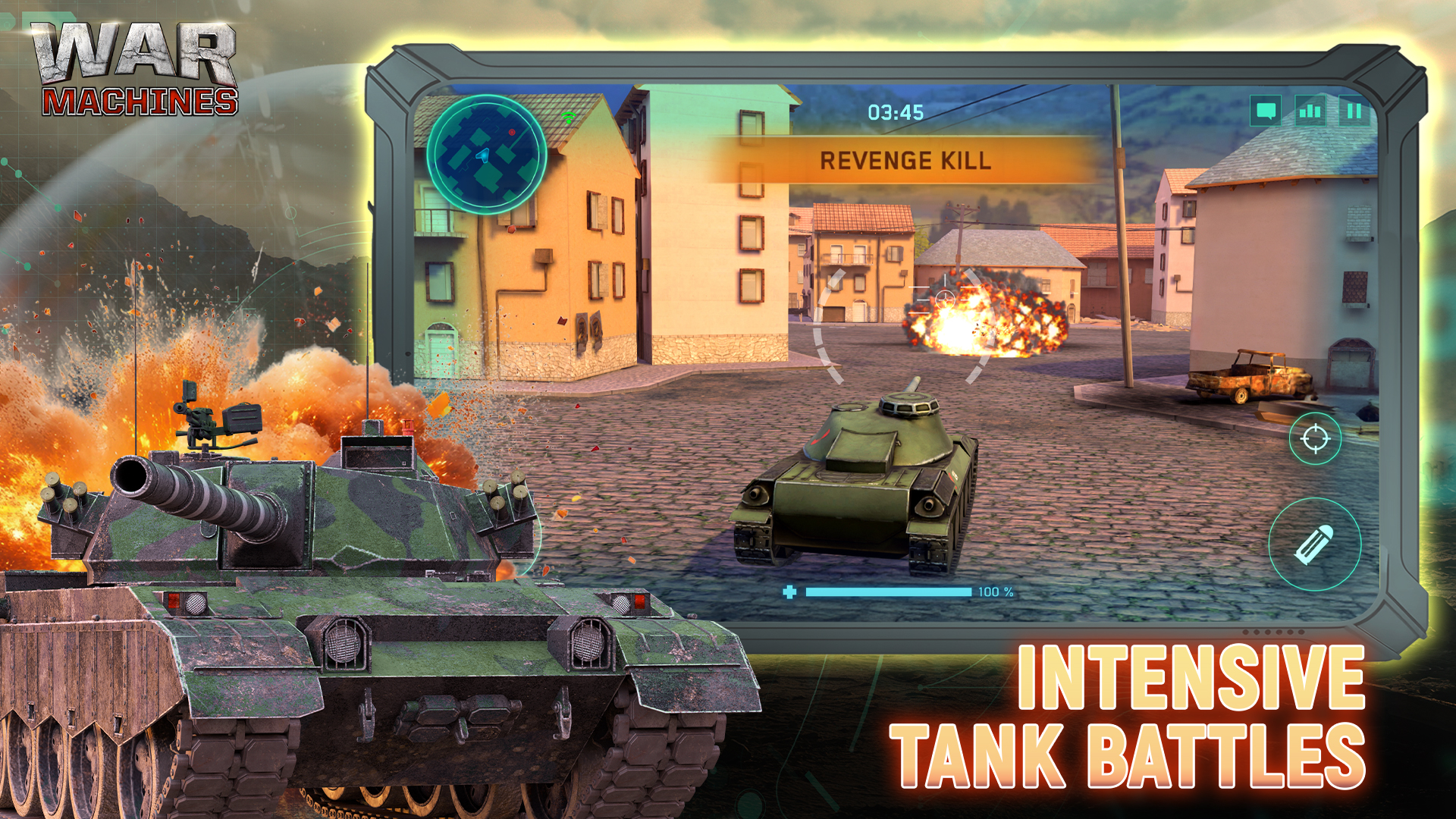Screen dimensions: 1456x819
Task: Click the green Wi-Fi indicator above minimap
Action: tap(569, 118)
